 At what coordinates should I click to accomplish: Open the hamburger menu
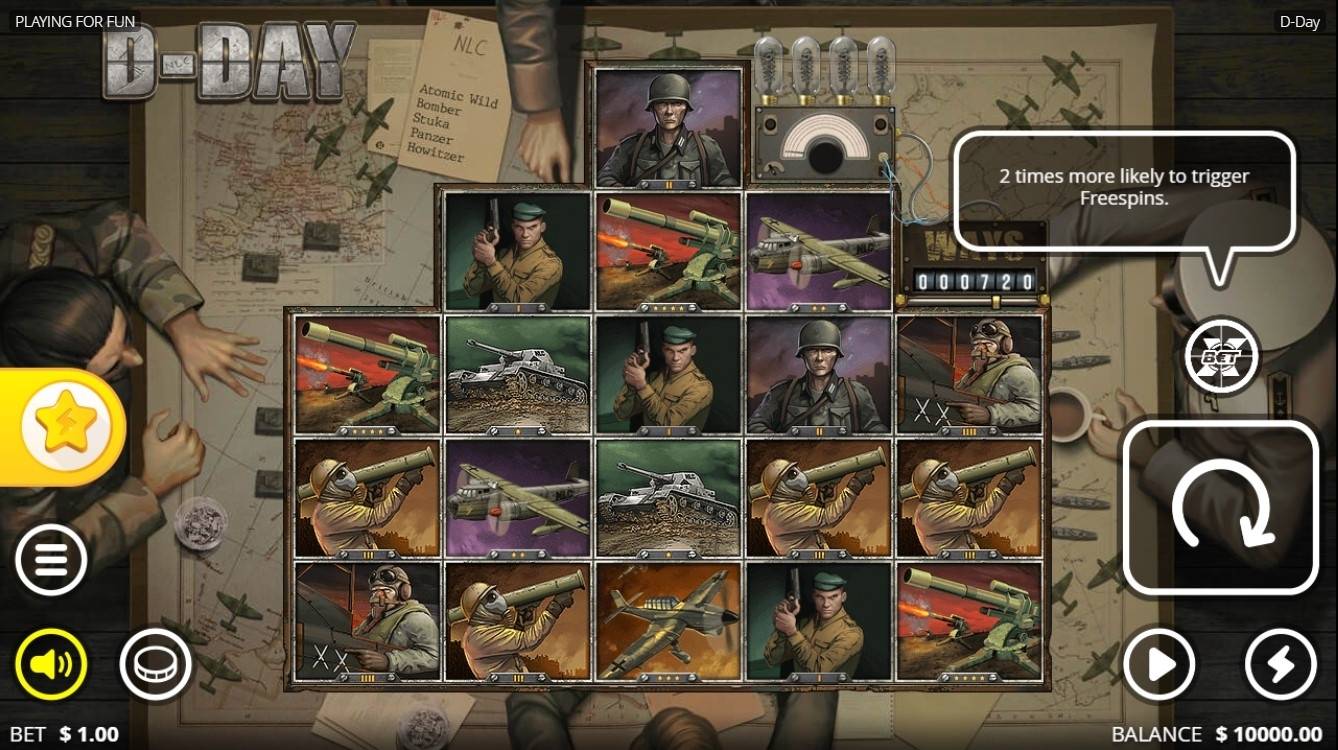click(x=51, y=560)
